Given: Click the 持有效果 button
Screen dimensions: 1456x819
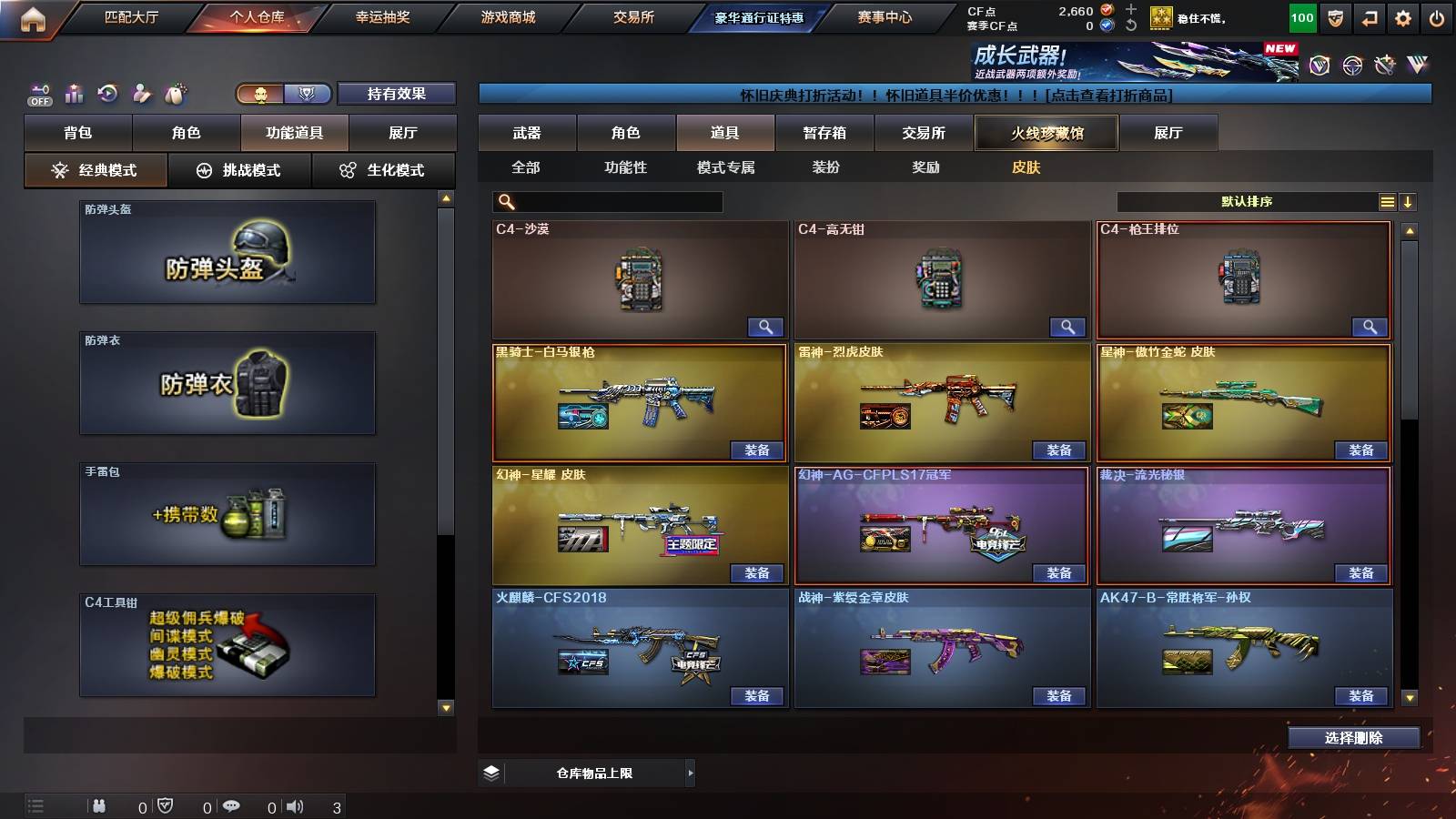Looking at the screenshot, I should [x=398, y=93].
